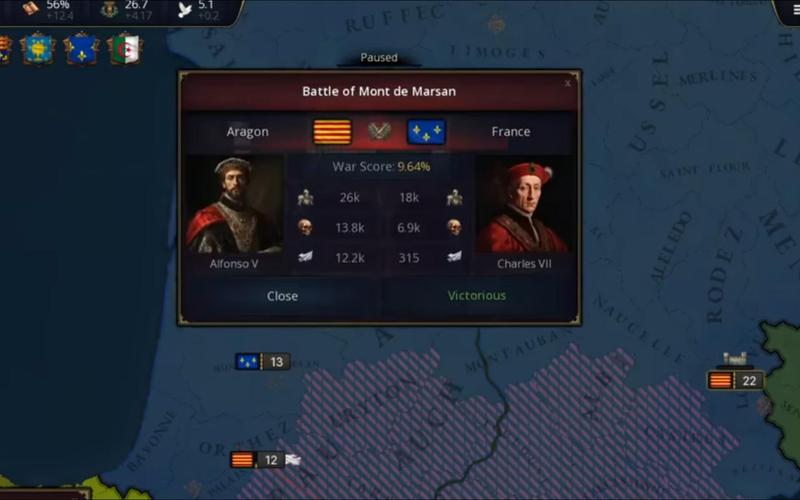Select the Alfonso V portrait
Screen dimensions: 800x500
click(234, 206)
